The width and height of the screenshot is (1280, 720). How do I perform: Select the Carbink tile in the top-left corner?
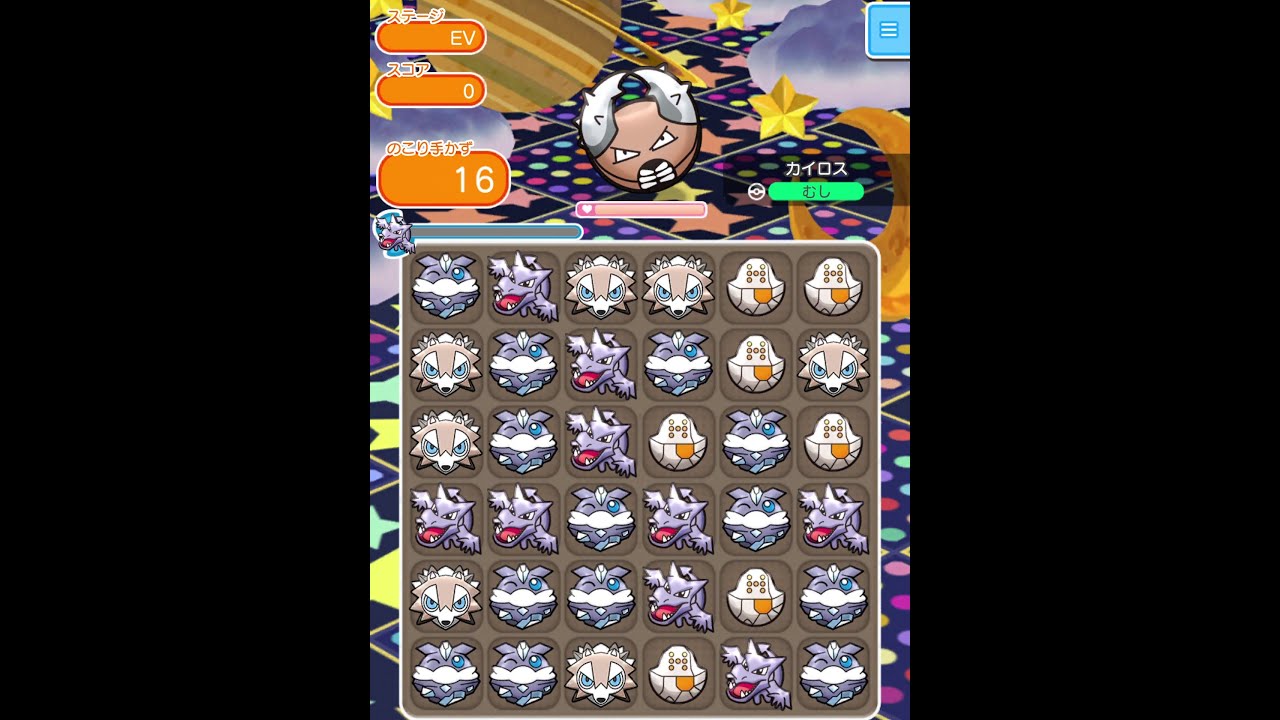[445, 288]
